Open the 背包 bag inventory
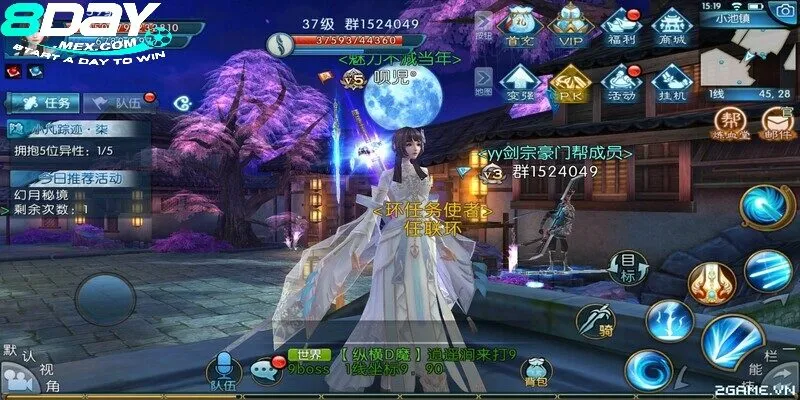 point(536,370)
